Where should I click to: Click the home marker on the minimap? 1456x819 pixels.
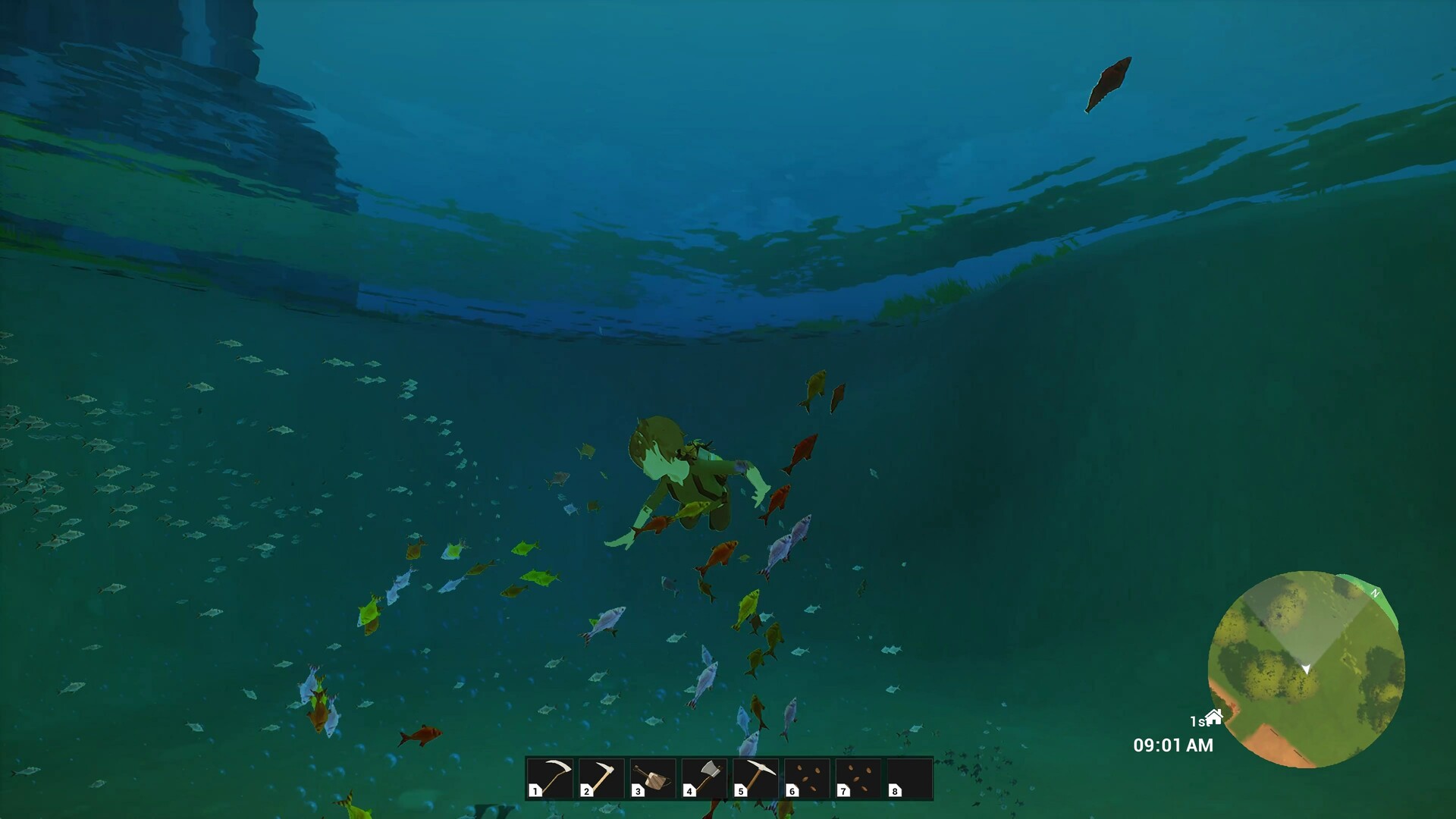click(1214, 716)
